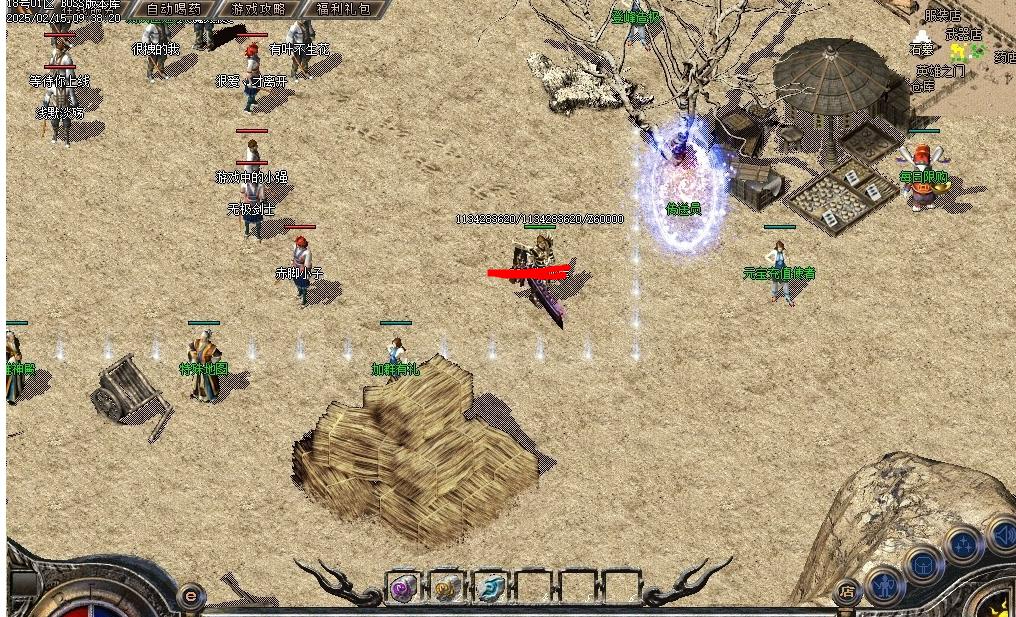Screen dimensions: 1016x617
Task: Open the 游戏攻略 game guide
Action: click(x=258, y=8)
